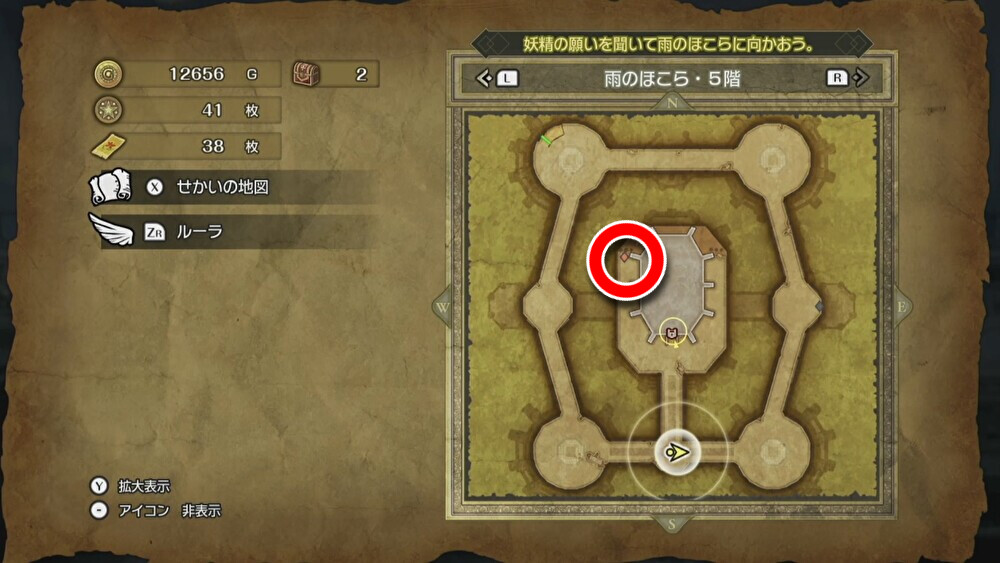Choose the 拡大表示 enlarge option
The height and width of the screenshot is (563, 1000).
pos(143,486)
